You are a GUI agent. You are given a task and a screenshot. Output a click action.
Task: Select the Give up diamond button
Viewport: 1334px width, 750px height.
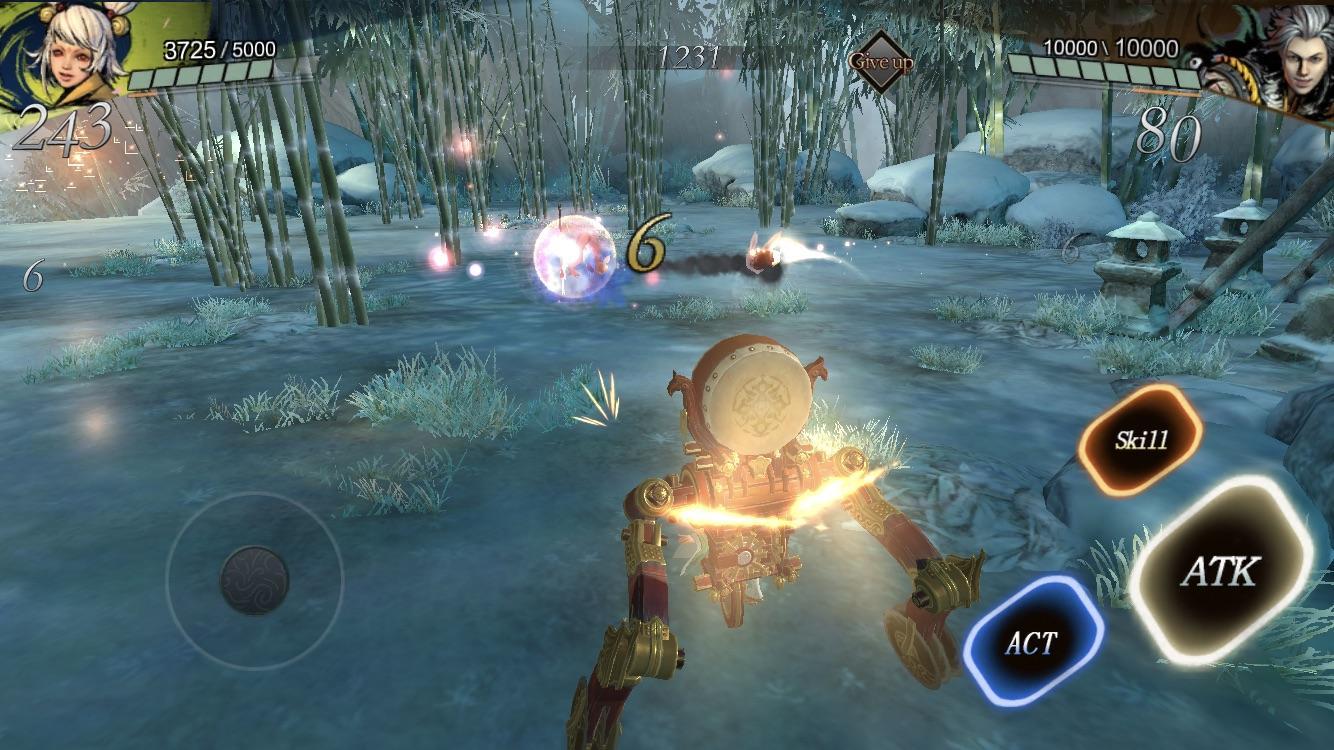tap(881, 61)
